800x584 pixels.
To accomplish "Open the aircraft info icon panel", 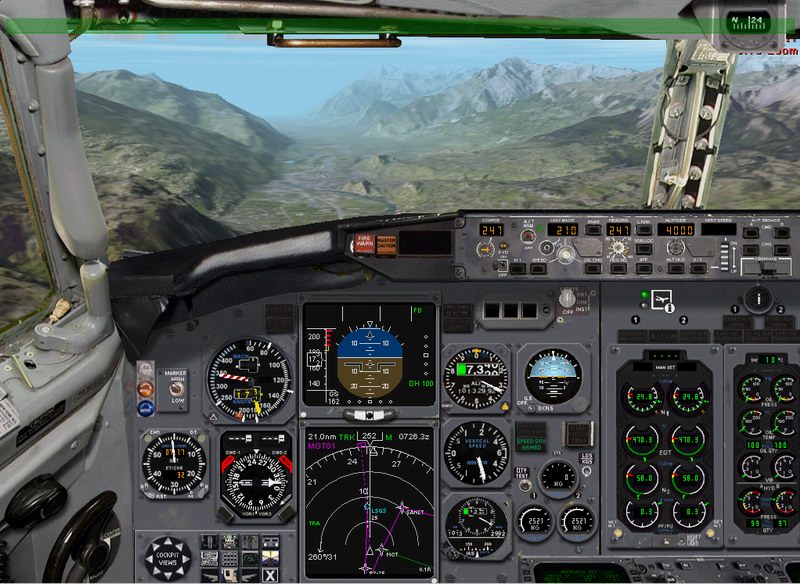I will pyautogui.click(x=661, y=298).
